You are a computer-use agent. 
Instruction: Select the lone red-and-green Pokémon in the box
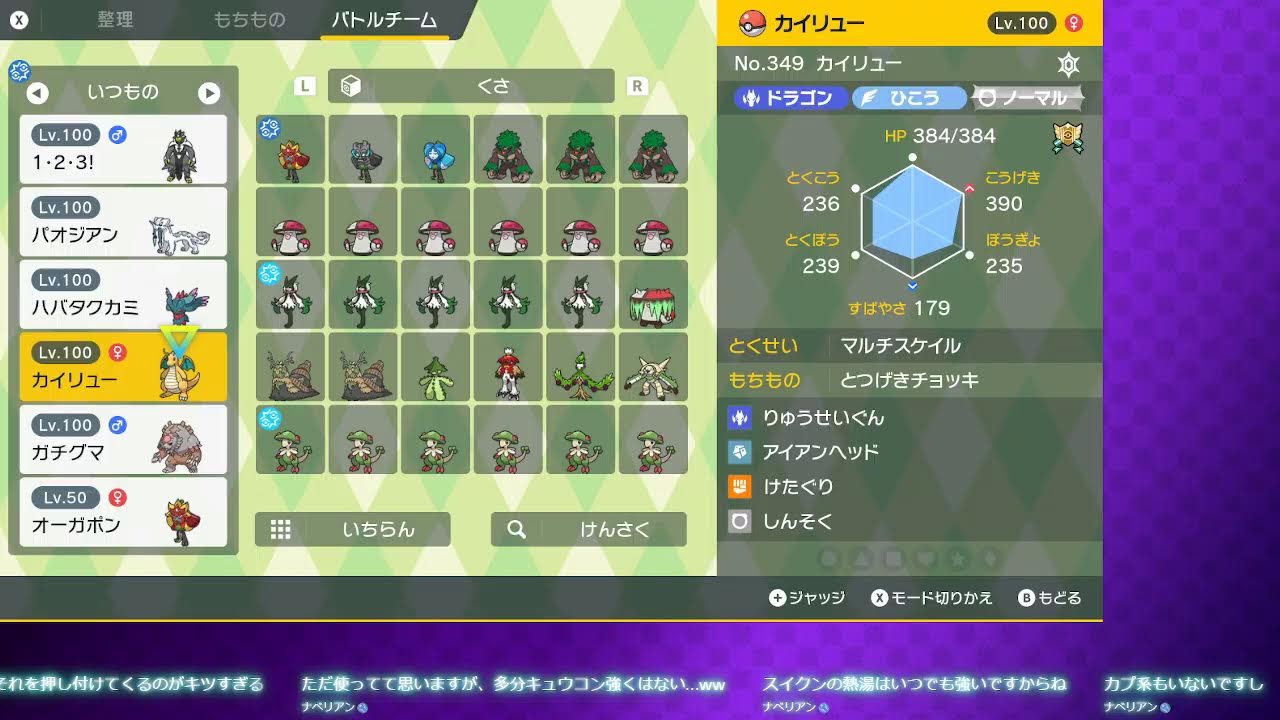click(508, 367)
